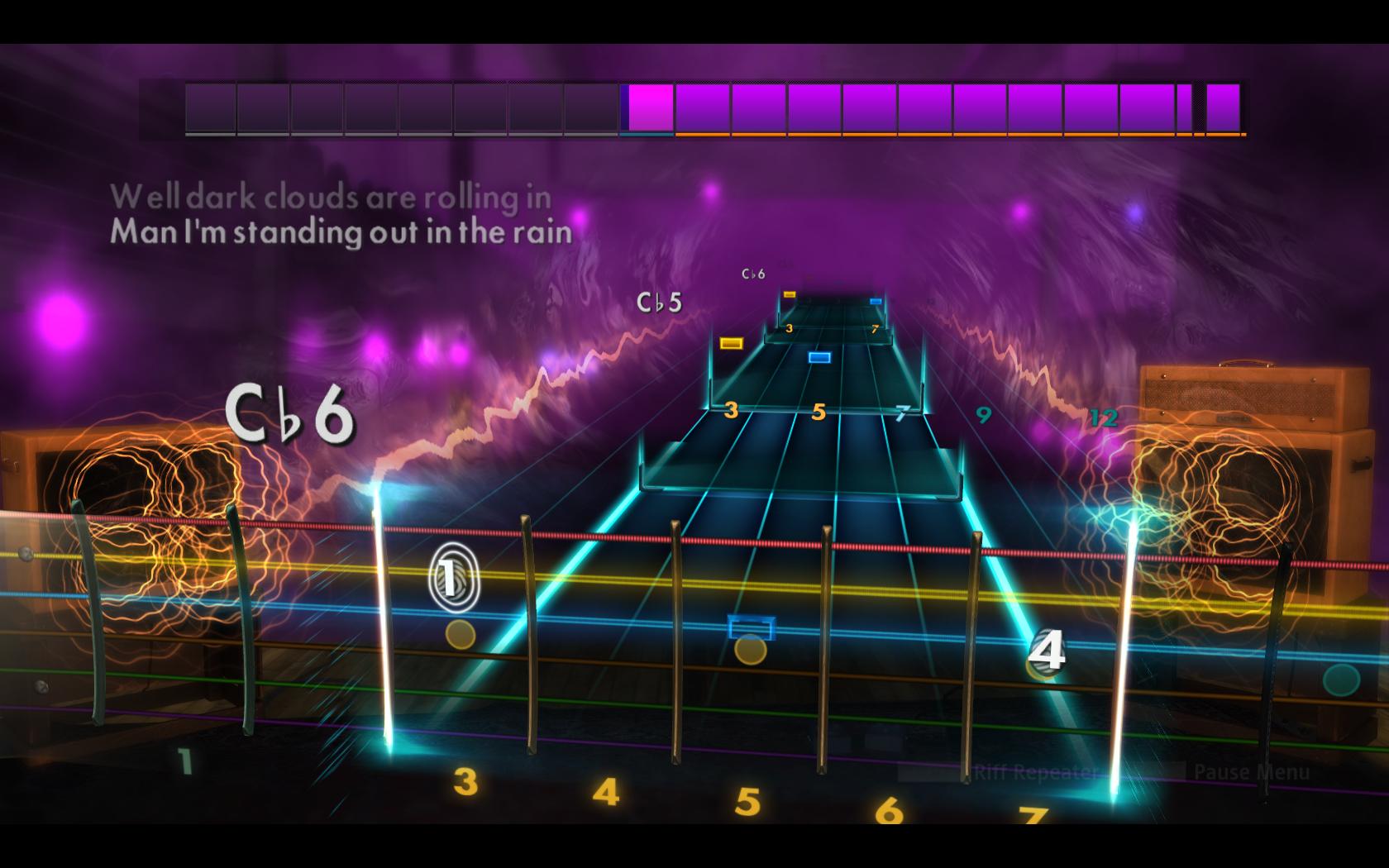Click the fret number 9 inlay marker
Screen dimensions: 1389x868
click(x=983, y=416)
